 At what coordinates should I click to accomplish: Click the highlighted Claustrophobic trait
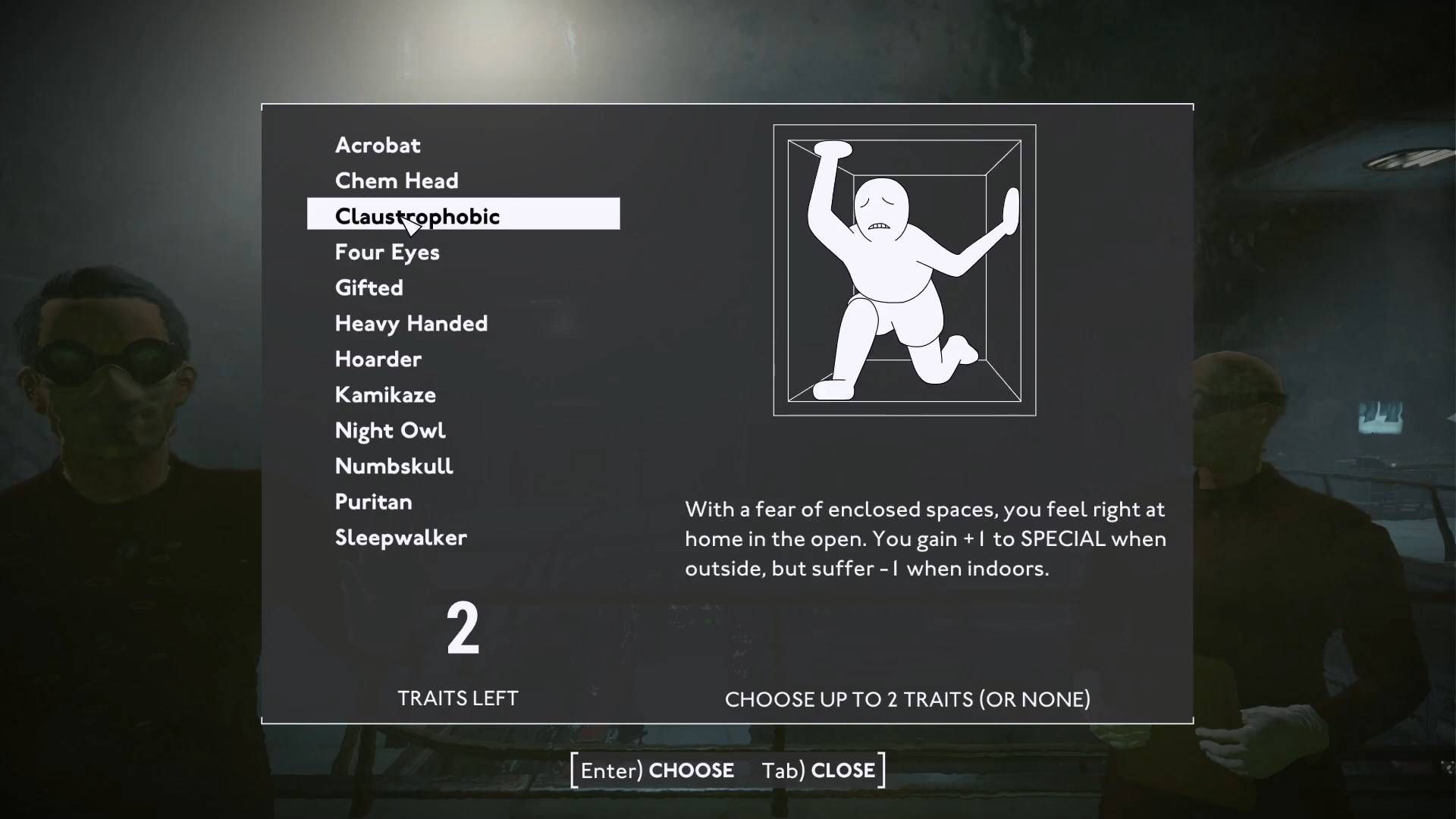(416, 215)
